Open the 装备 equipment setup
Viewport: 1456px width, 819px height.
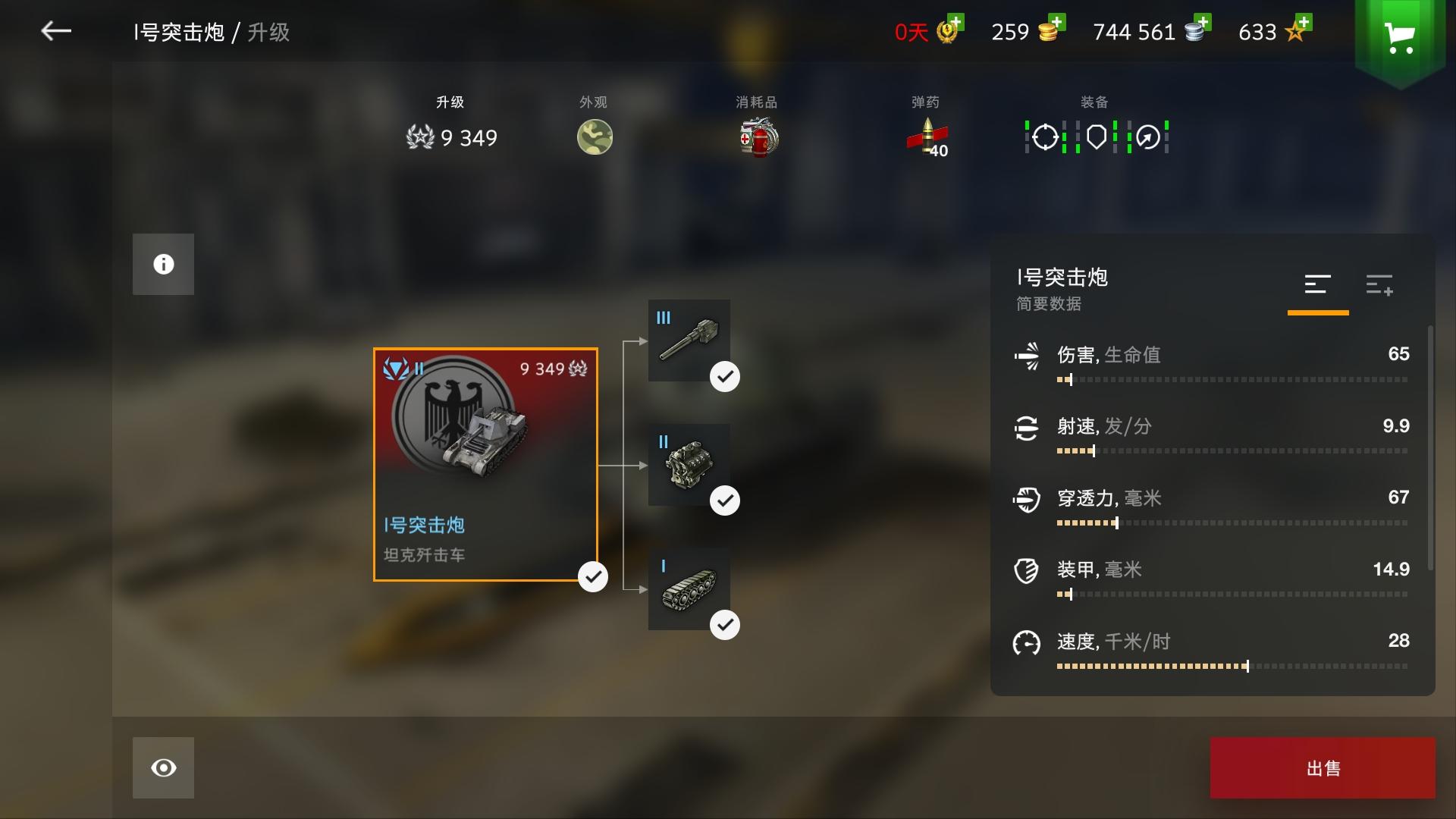click(x=1096, y=125)
